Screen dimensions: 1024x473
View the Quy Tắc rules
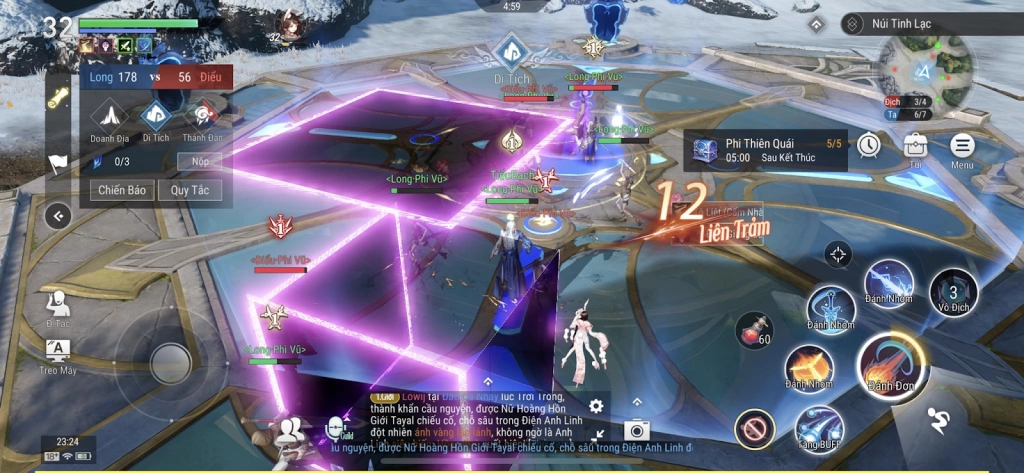(x=188, y=189)
